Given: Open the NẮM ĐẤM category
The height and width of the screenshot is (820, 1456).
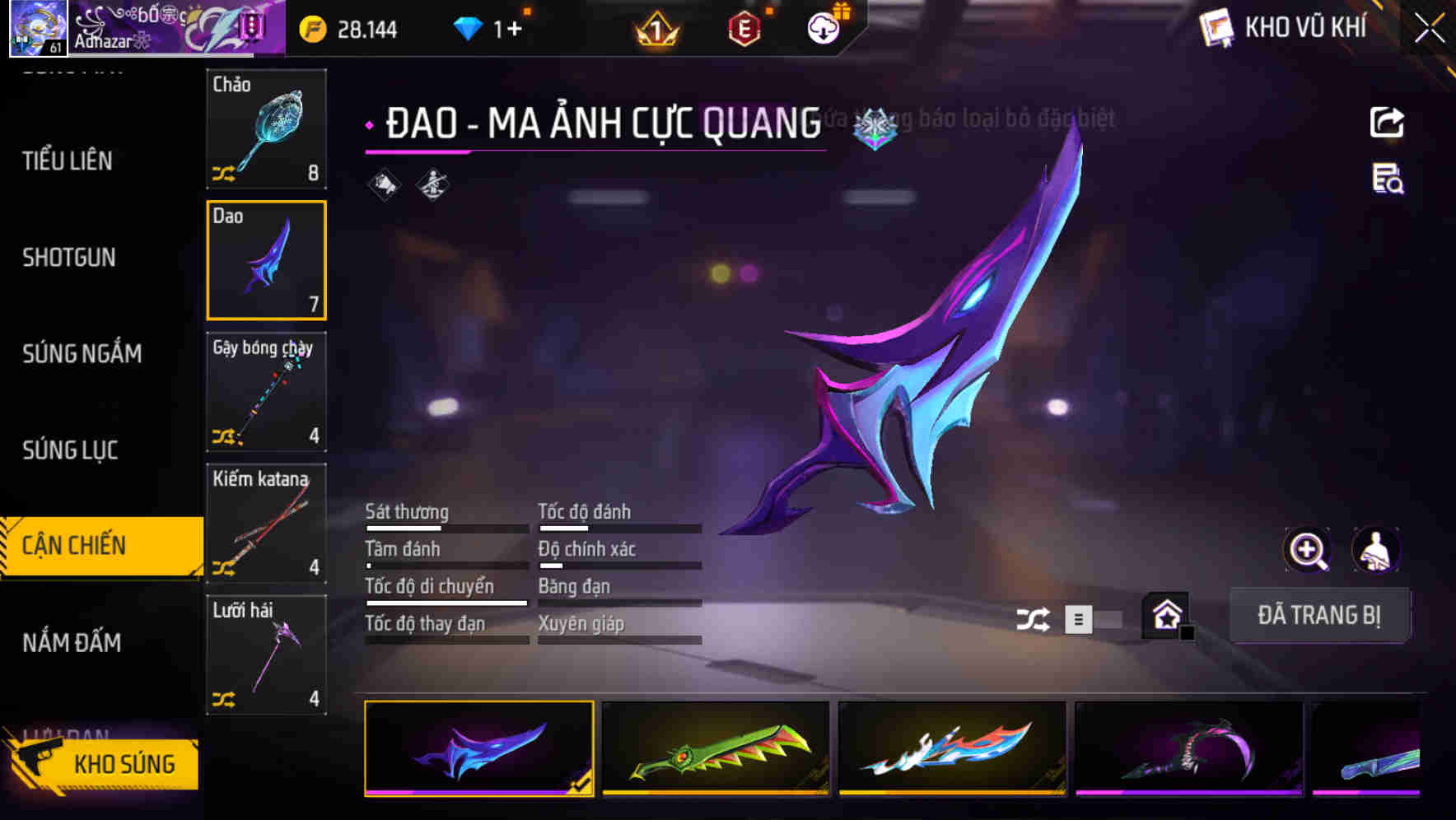Looking at the screenshot, I should tap(73, 643).
